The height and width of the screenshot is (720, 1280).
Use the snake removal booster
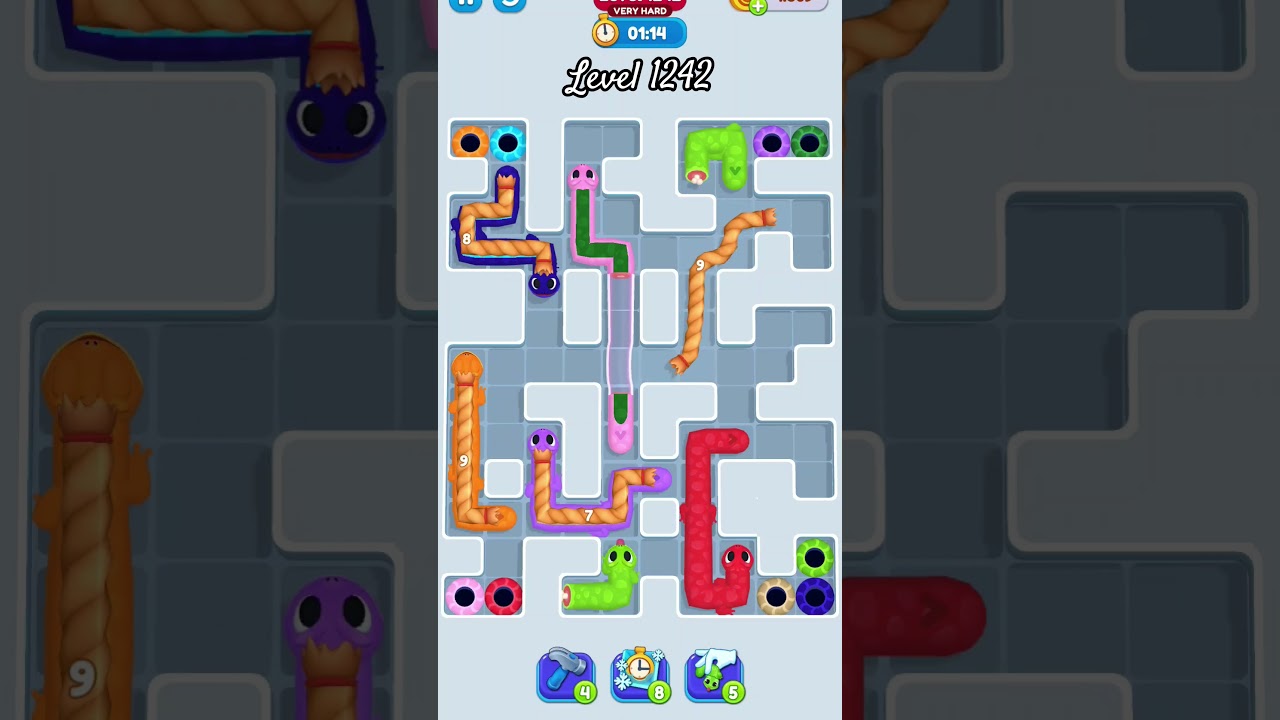714,673
